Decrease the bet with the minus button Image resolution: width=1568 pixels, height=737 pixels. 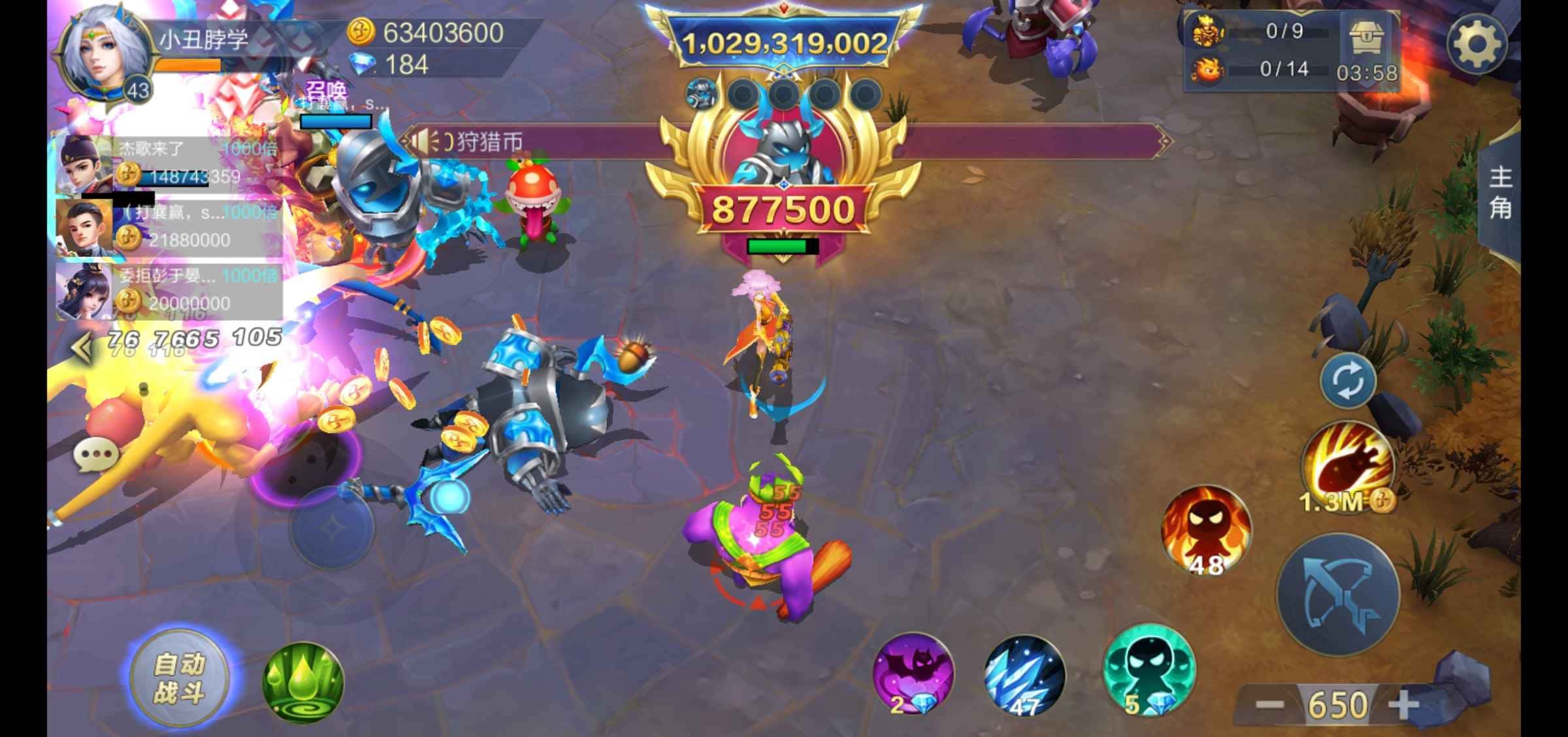coord(1269,705)
